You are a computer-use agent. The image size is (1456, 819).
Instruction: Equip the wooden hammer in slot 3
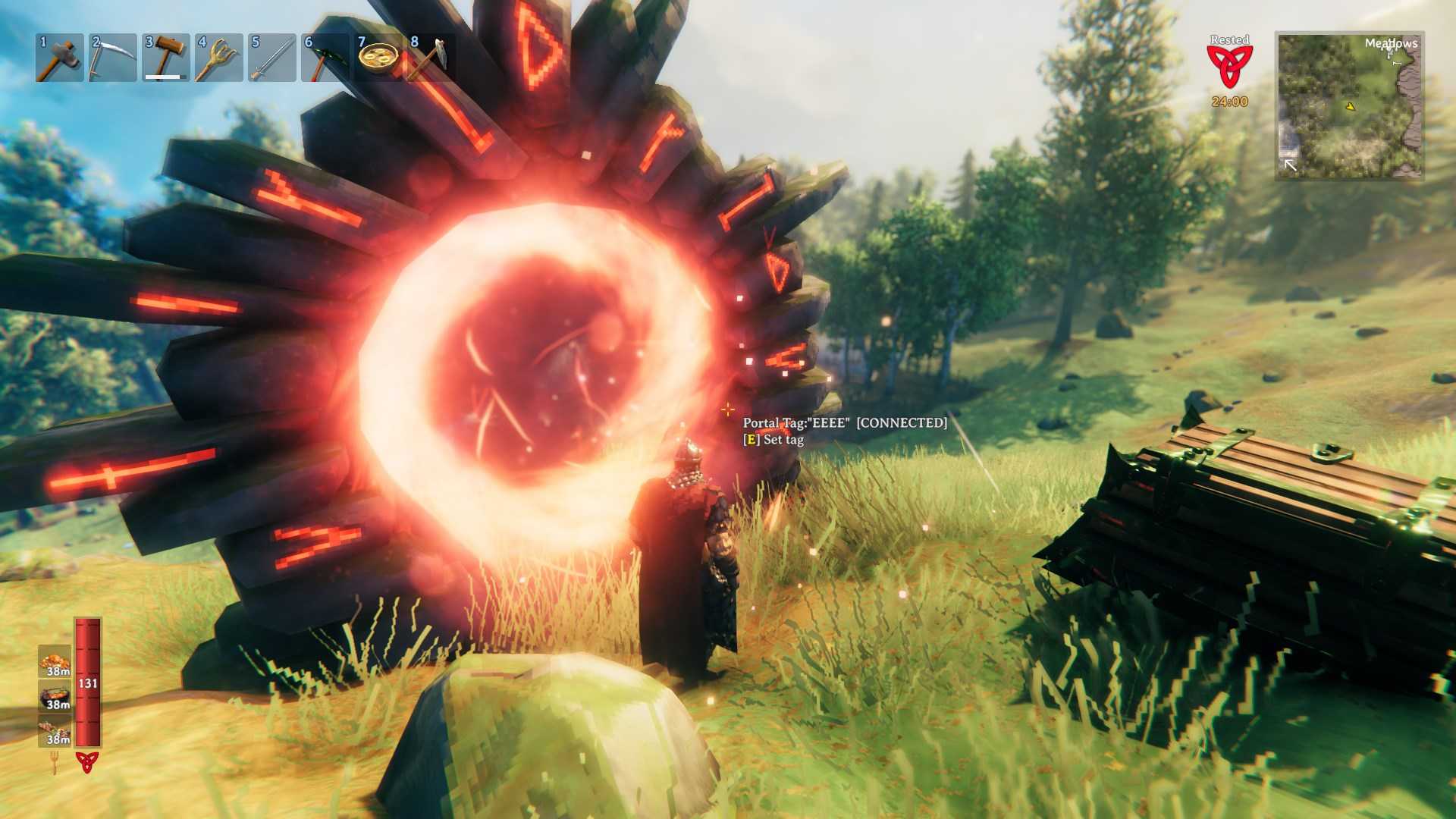165,57
